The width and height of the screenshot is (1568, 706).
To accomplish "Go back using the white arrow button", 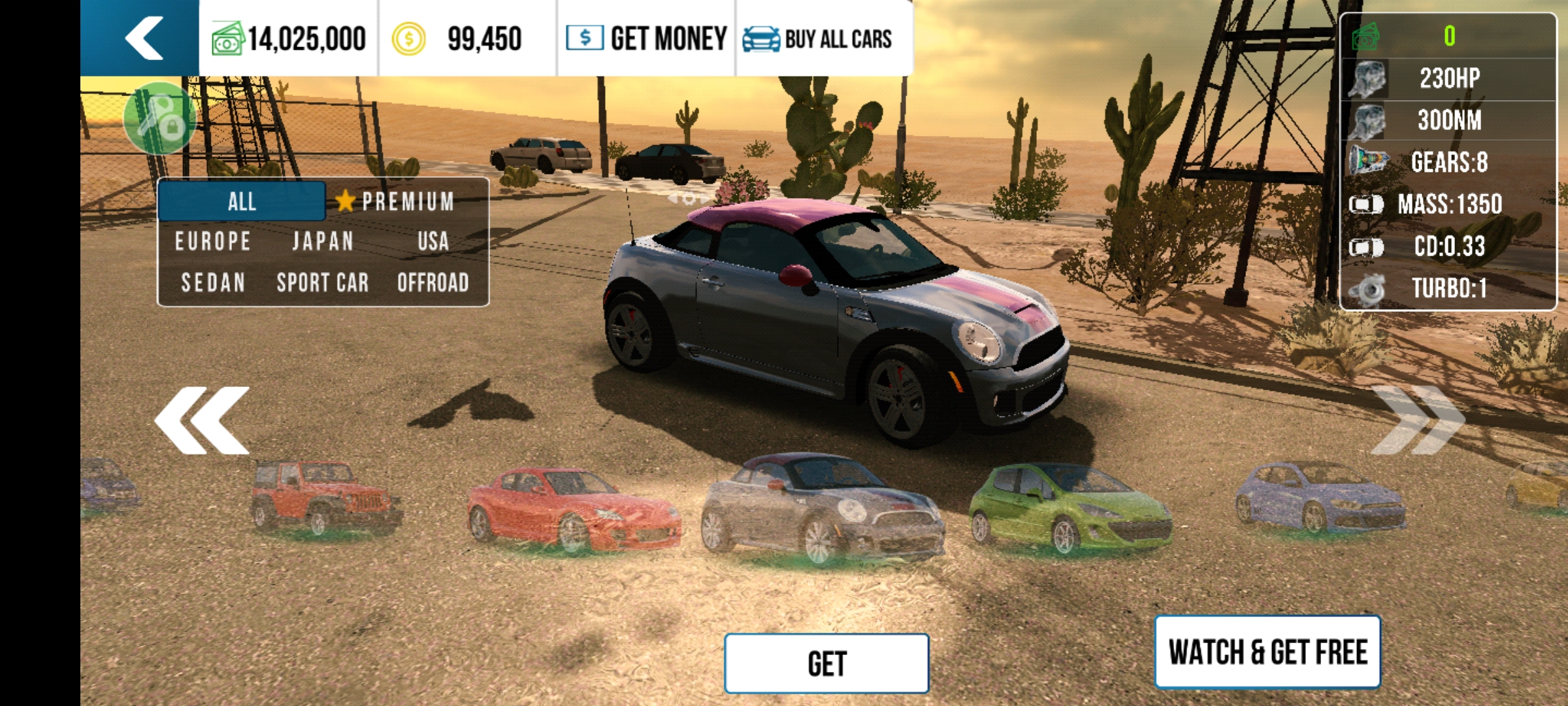I will pos(142,38).
